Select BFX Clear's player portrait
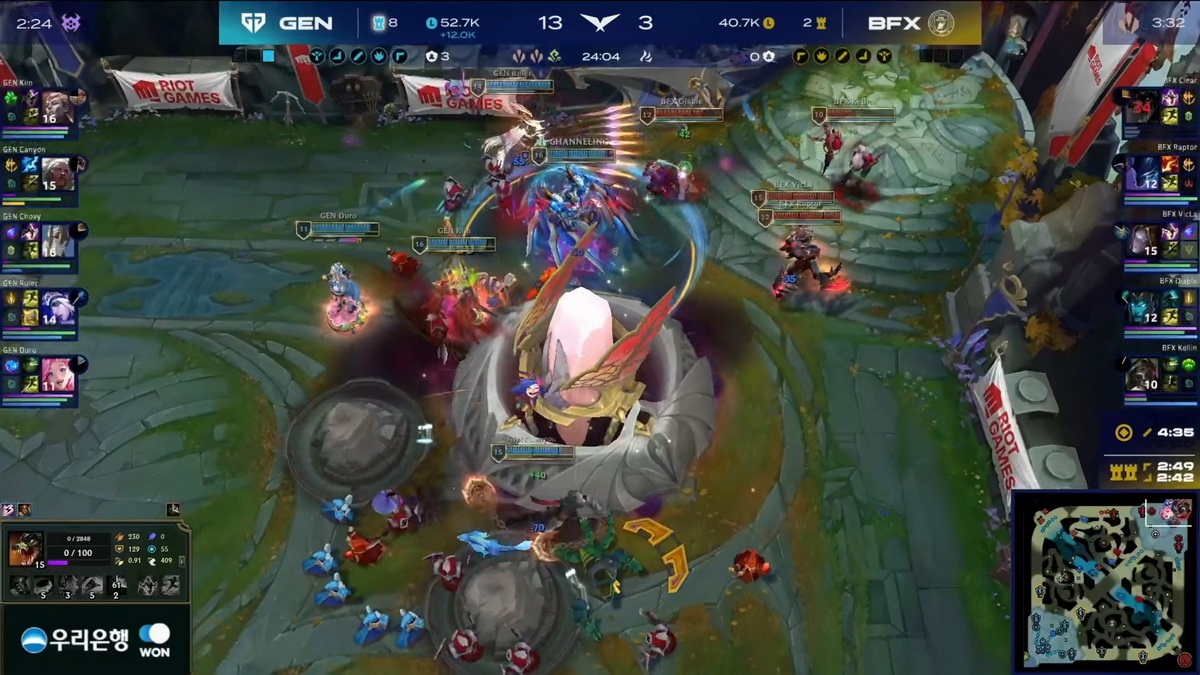Viewport: 1200px width, 675px height. click(x=1143, y=105)
